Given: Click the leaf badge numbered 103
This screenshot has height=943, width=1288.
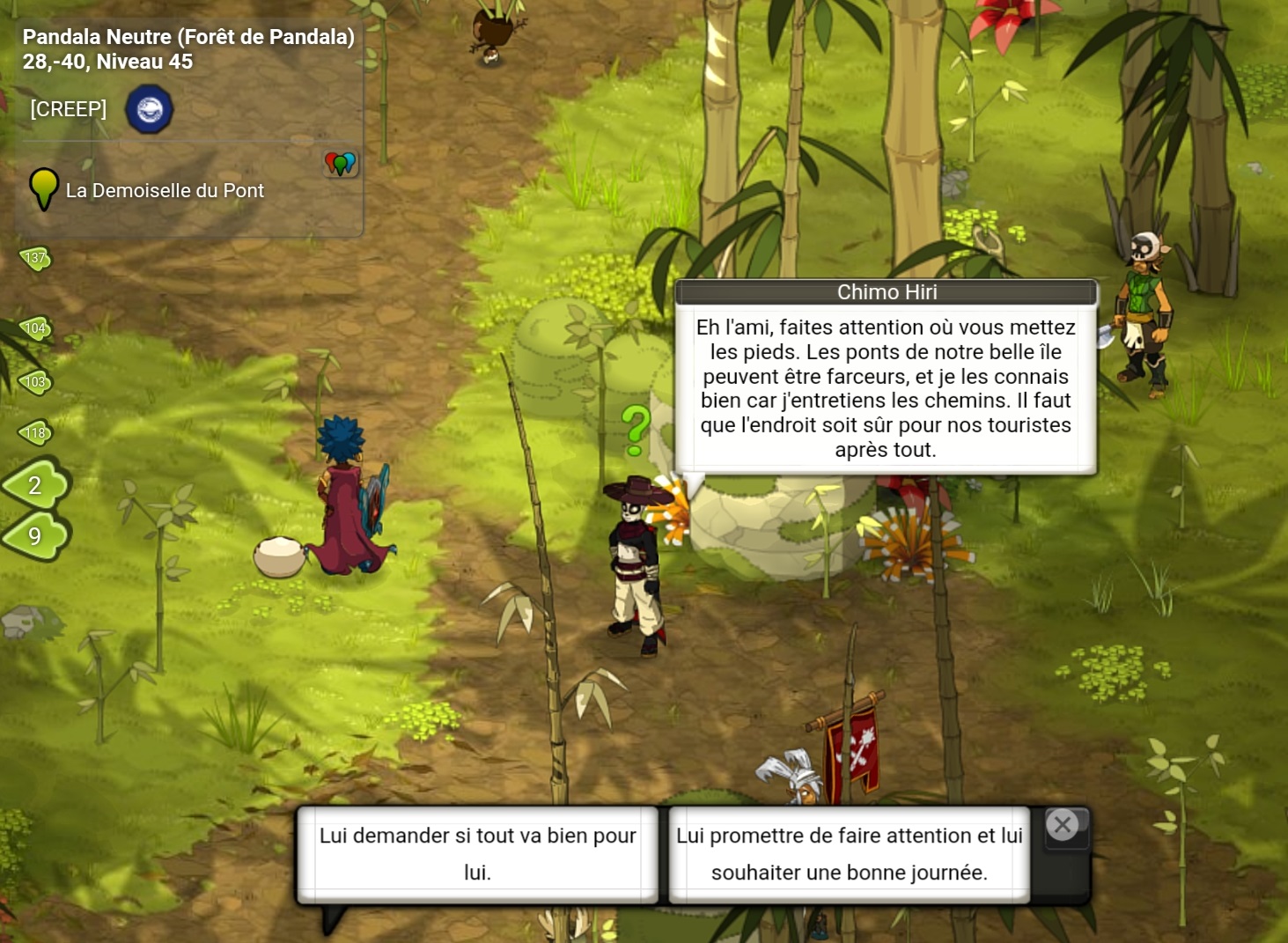Looking at the screenshot, I should click(36, 381).
